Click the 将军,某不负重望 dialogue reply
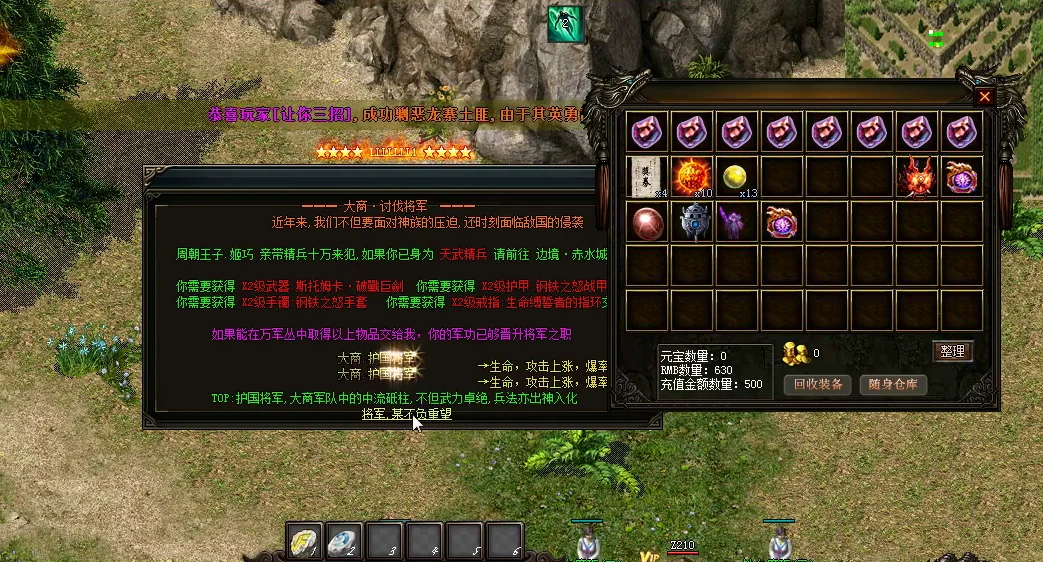Image resolution: width=1043 pixels, height=562 pixels. 407,413
